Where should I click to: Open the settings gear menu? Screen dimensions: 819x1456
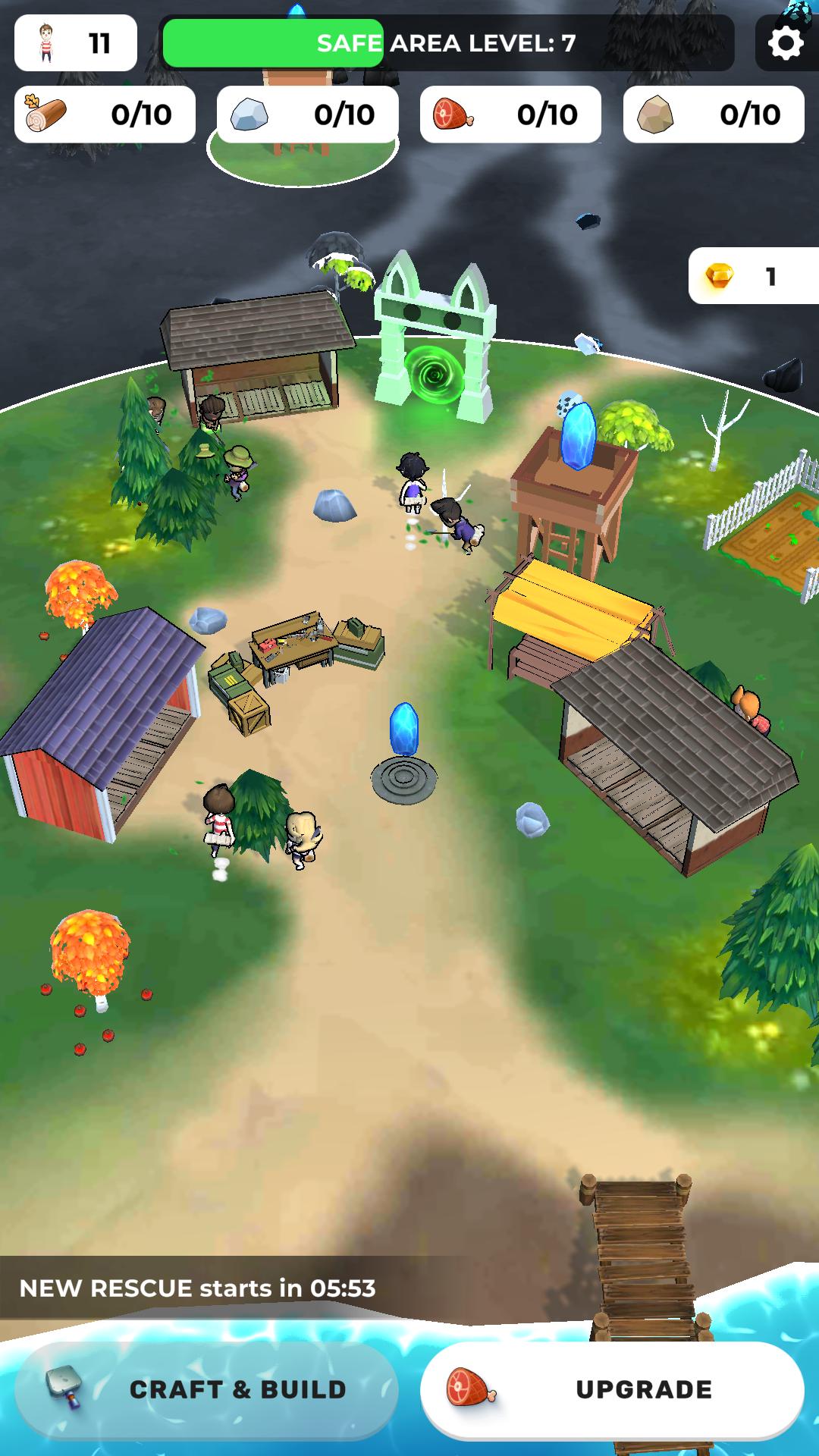(x=786, y=43)
